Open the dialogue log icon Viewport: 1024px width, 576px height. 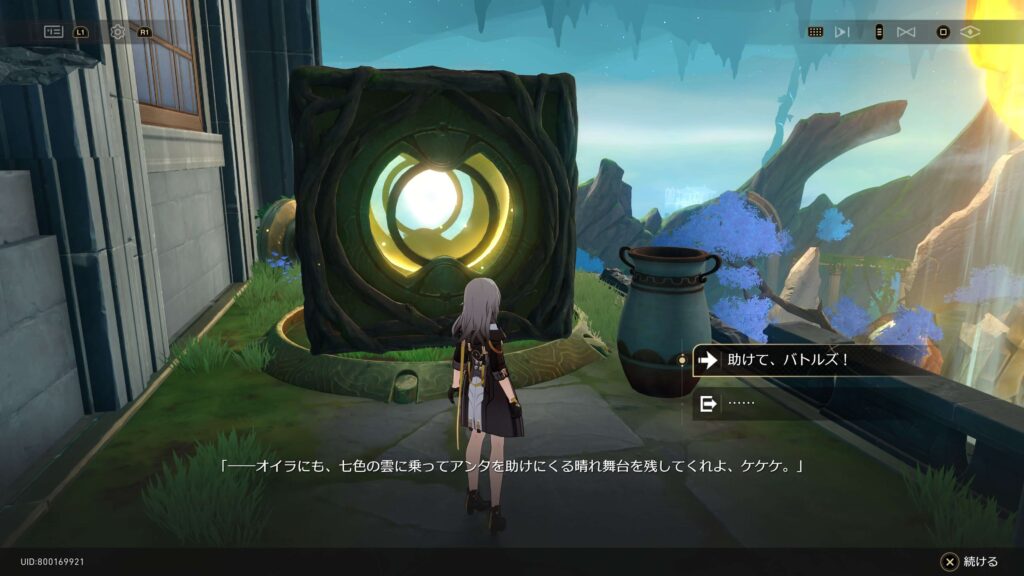[53, 31]
